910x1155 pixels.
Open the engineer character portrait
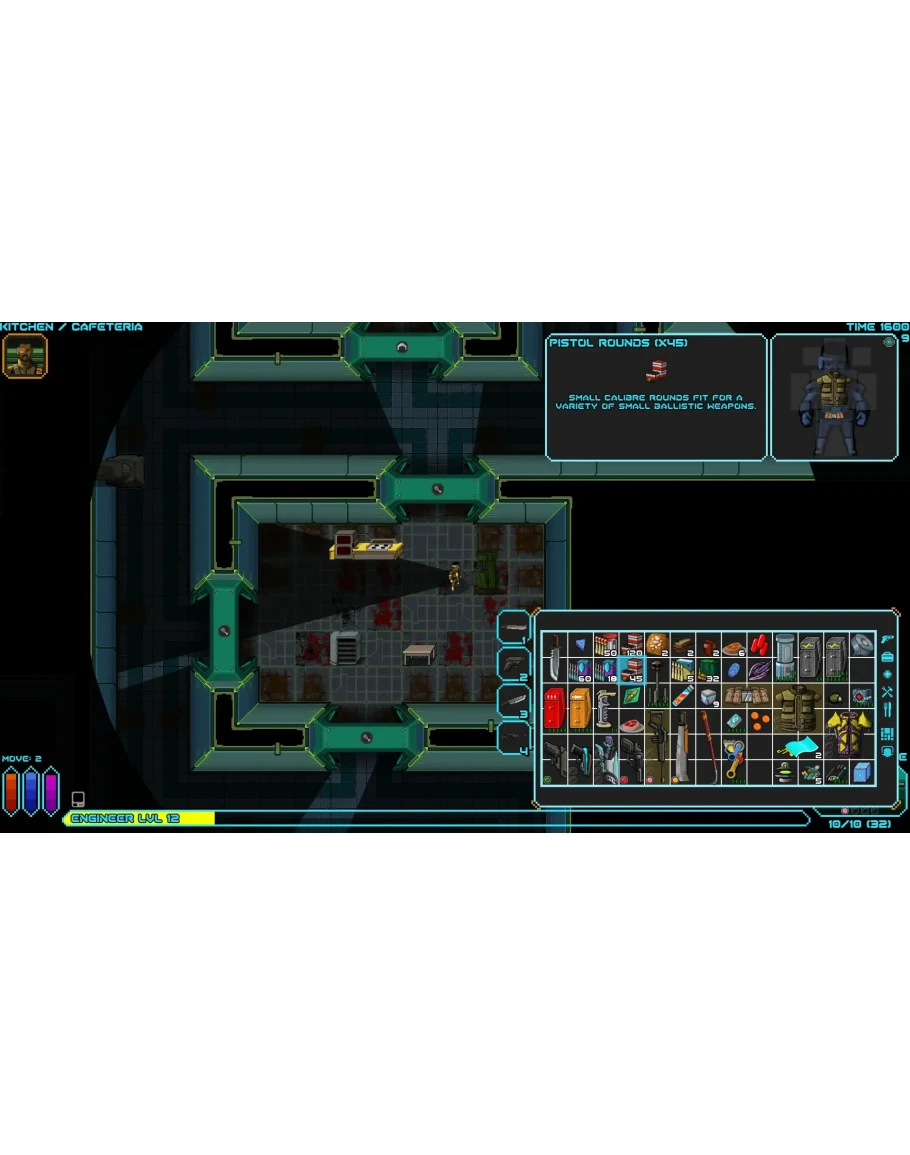coord(24,356)
